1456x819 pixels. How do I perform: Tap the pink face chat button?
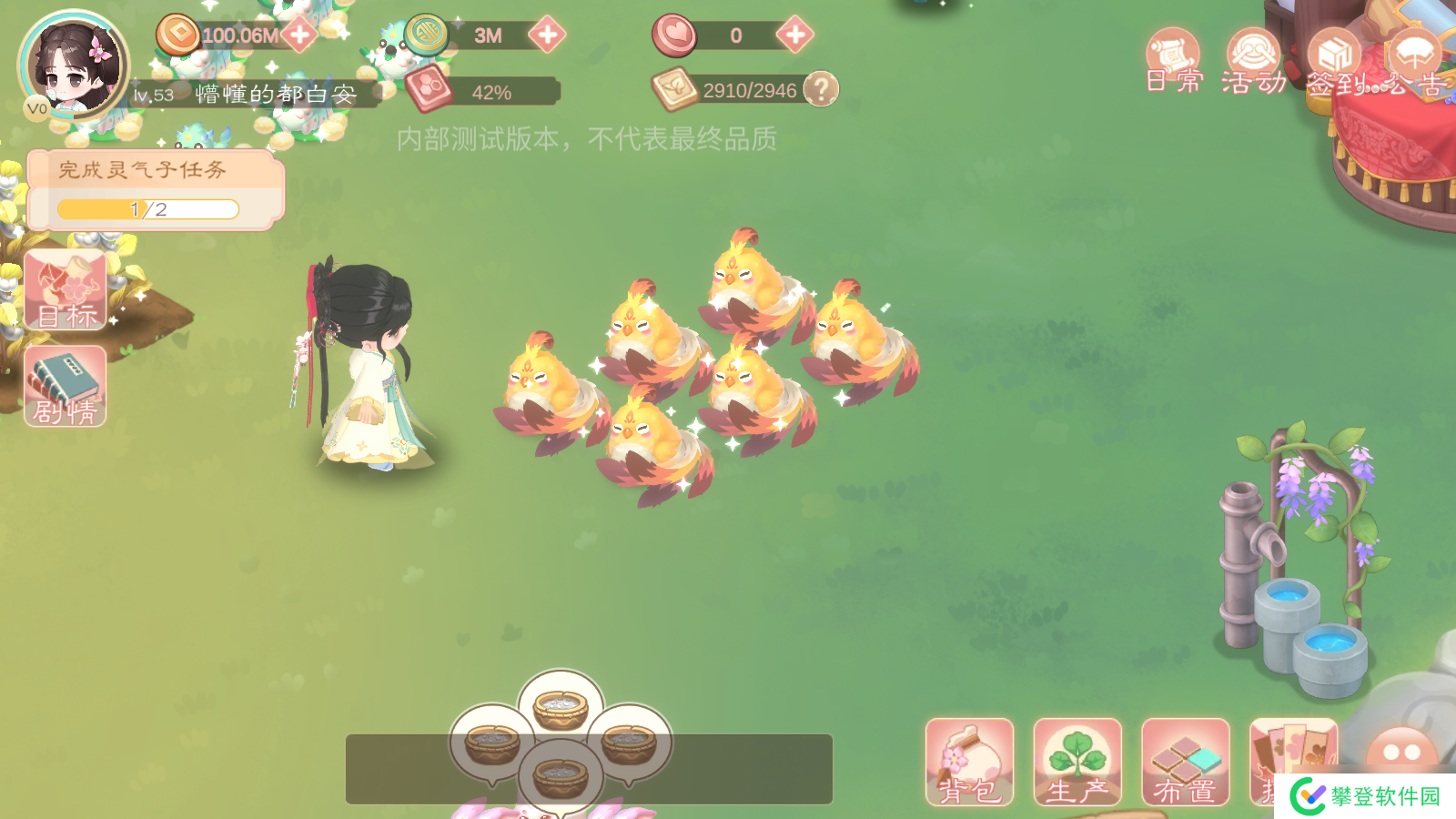[1401, 753]
